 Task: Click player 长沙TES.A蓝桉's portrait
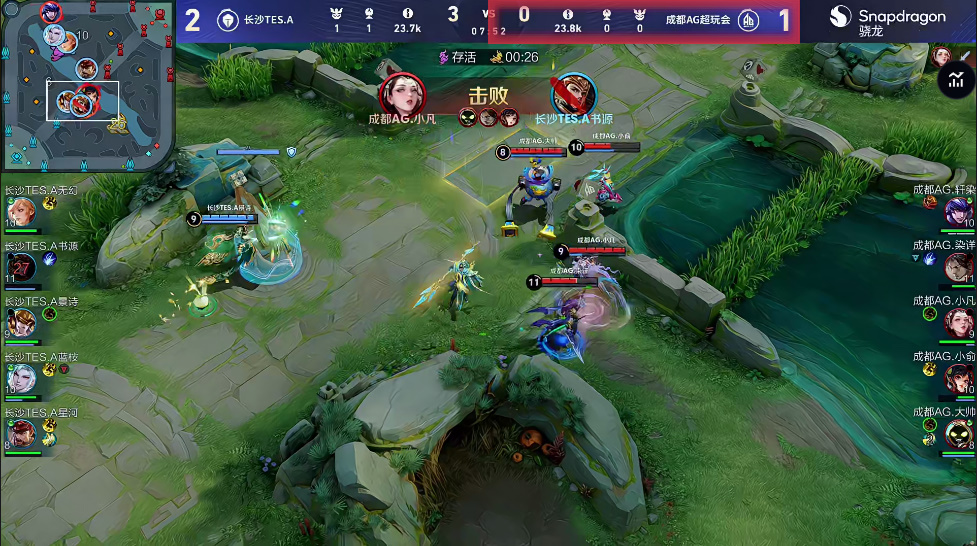[21, 378]
